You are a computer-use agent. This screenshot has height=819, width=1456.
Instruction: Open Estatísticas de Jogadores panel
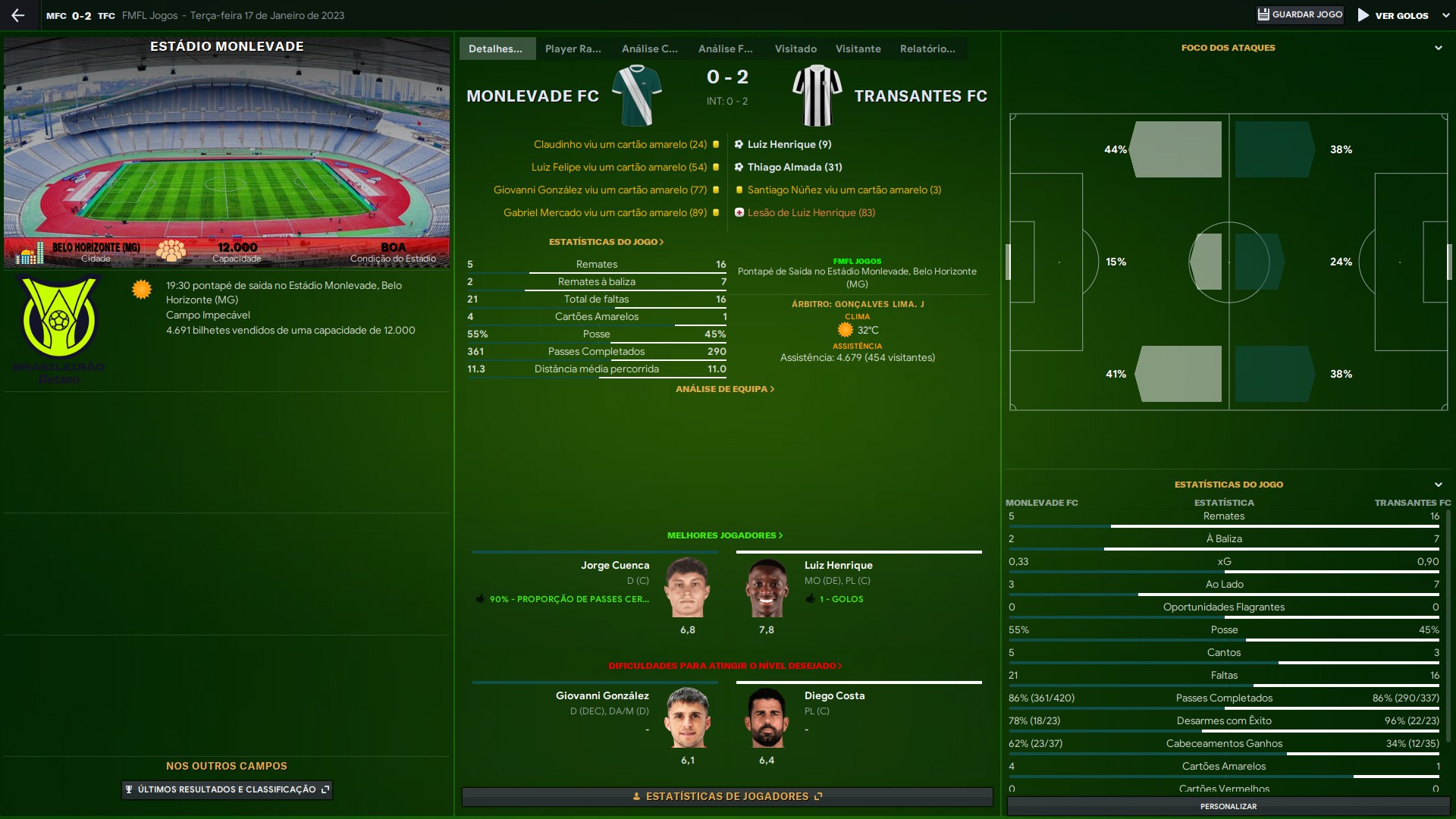tap(726, 796)
